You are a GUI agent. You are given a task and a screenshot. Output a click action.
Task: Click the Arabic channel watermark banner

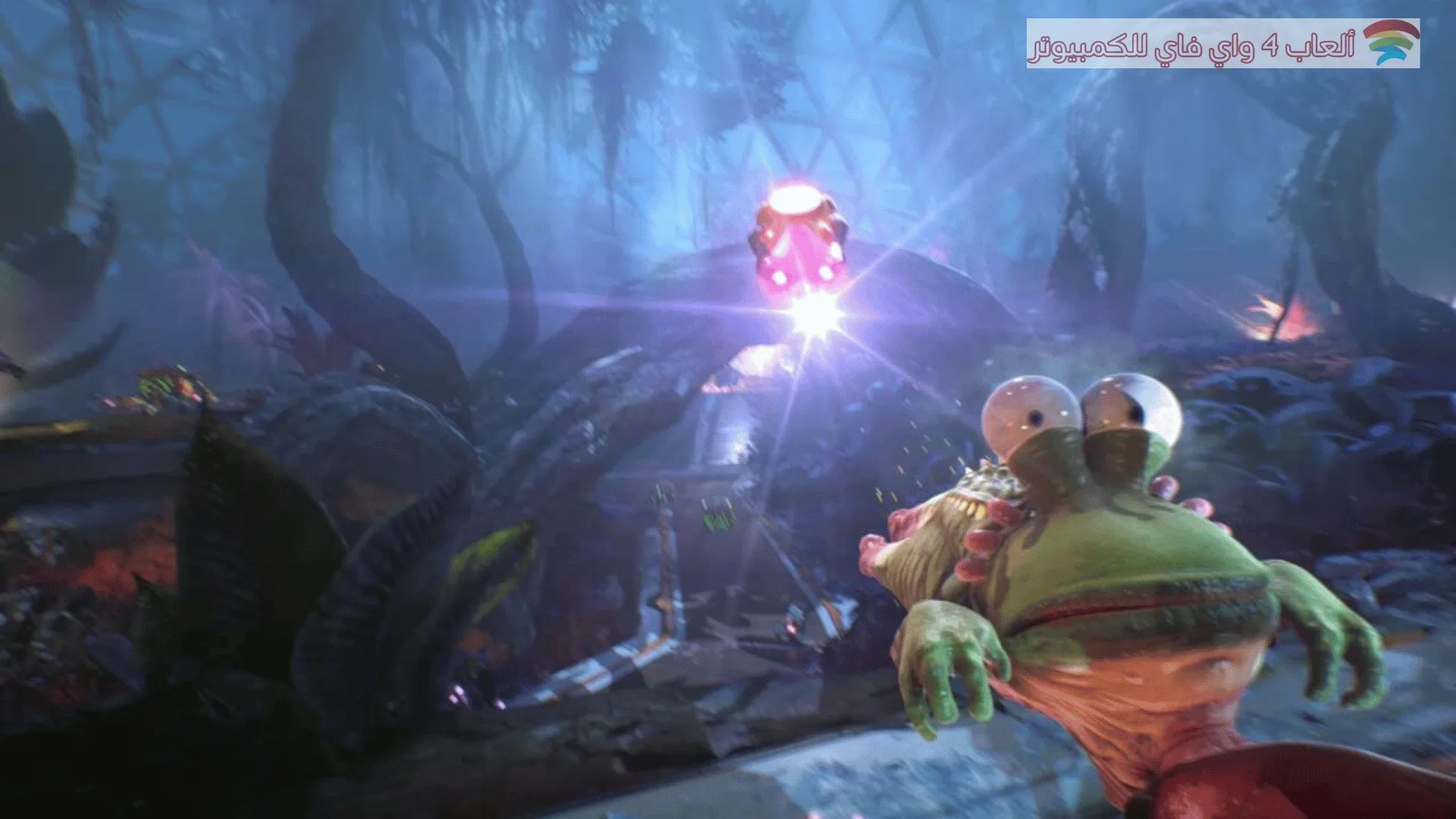[x=1222, y=44]
